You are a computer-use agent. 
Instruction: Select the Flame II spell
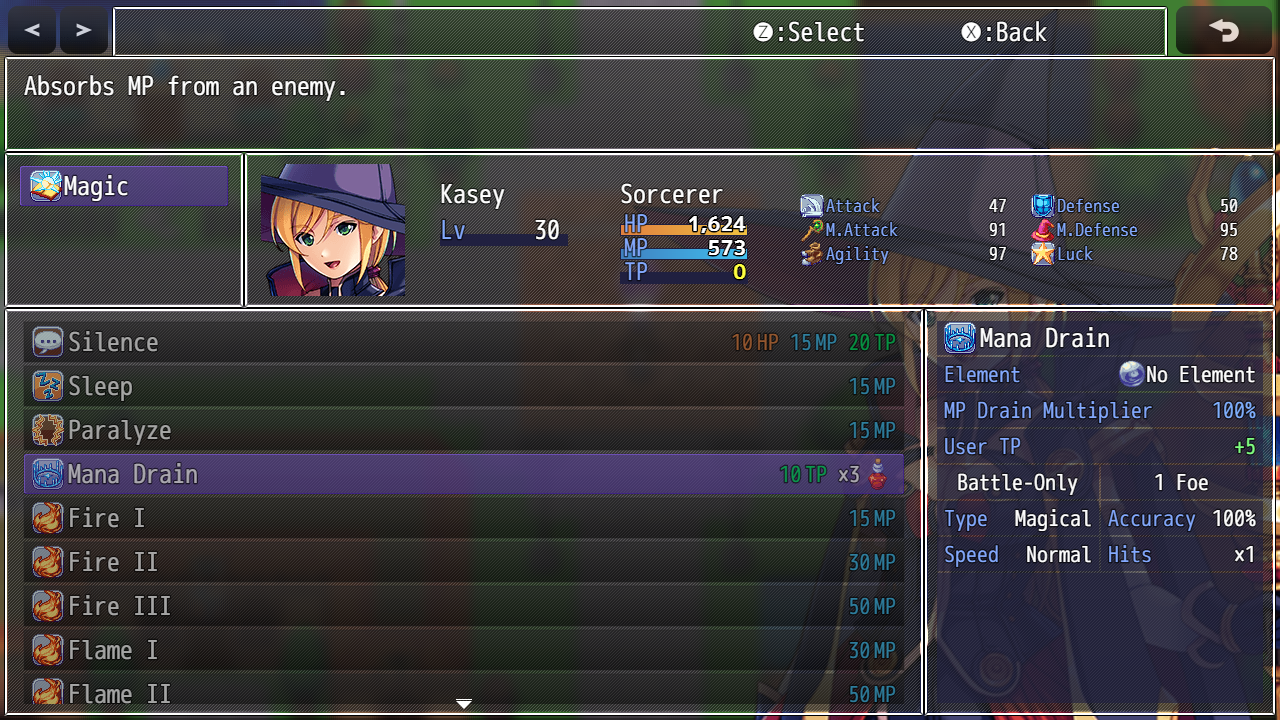(x=463, y=692)
